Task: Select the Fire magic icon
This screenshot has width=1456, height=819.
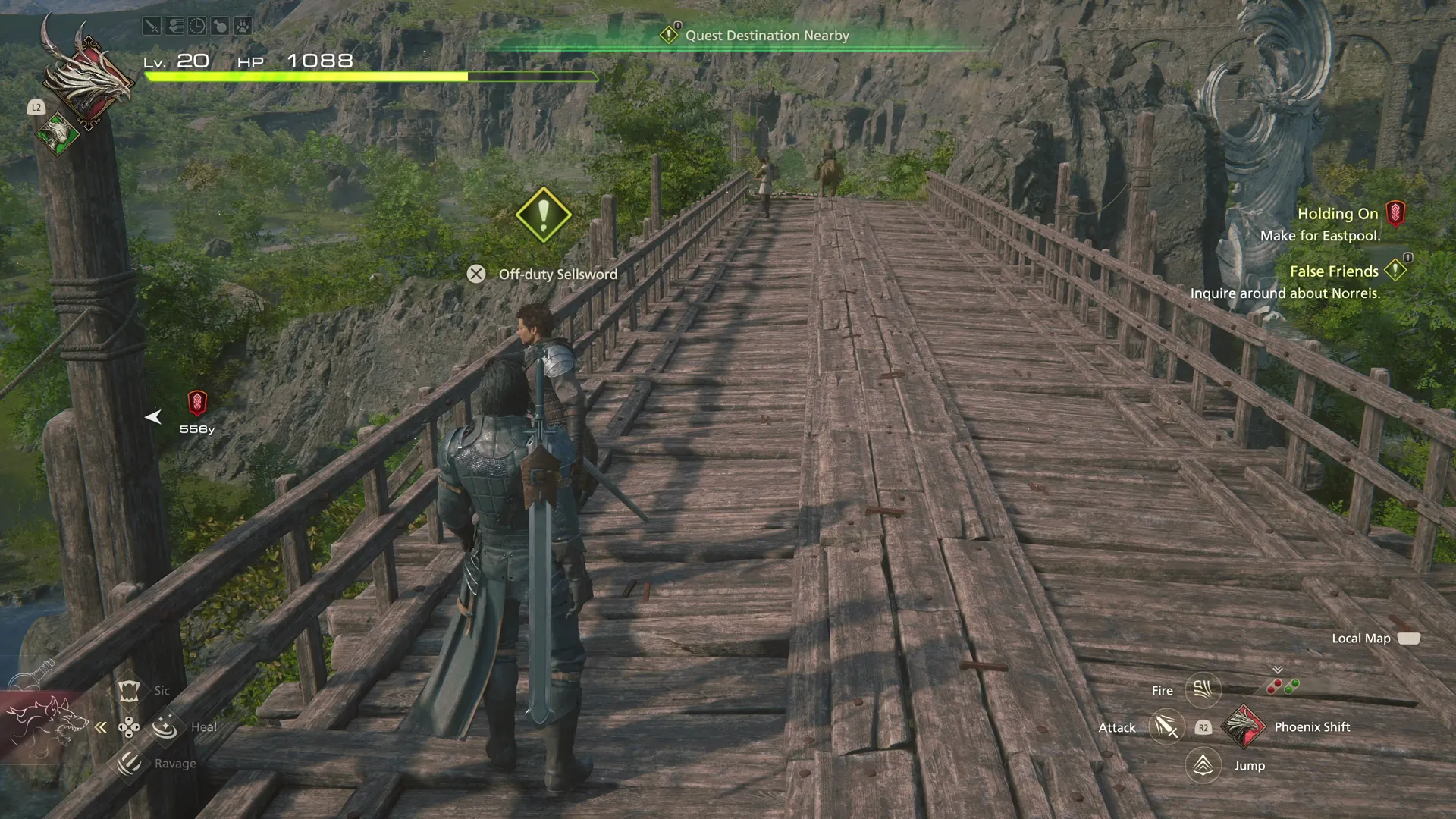Action: (x=1203, y=690)
